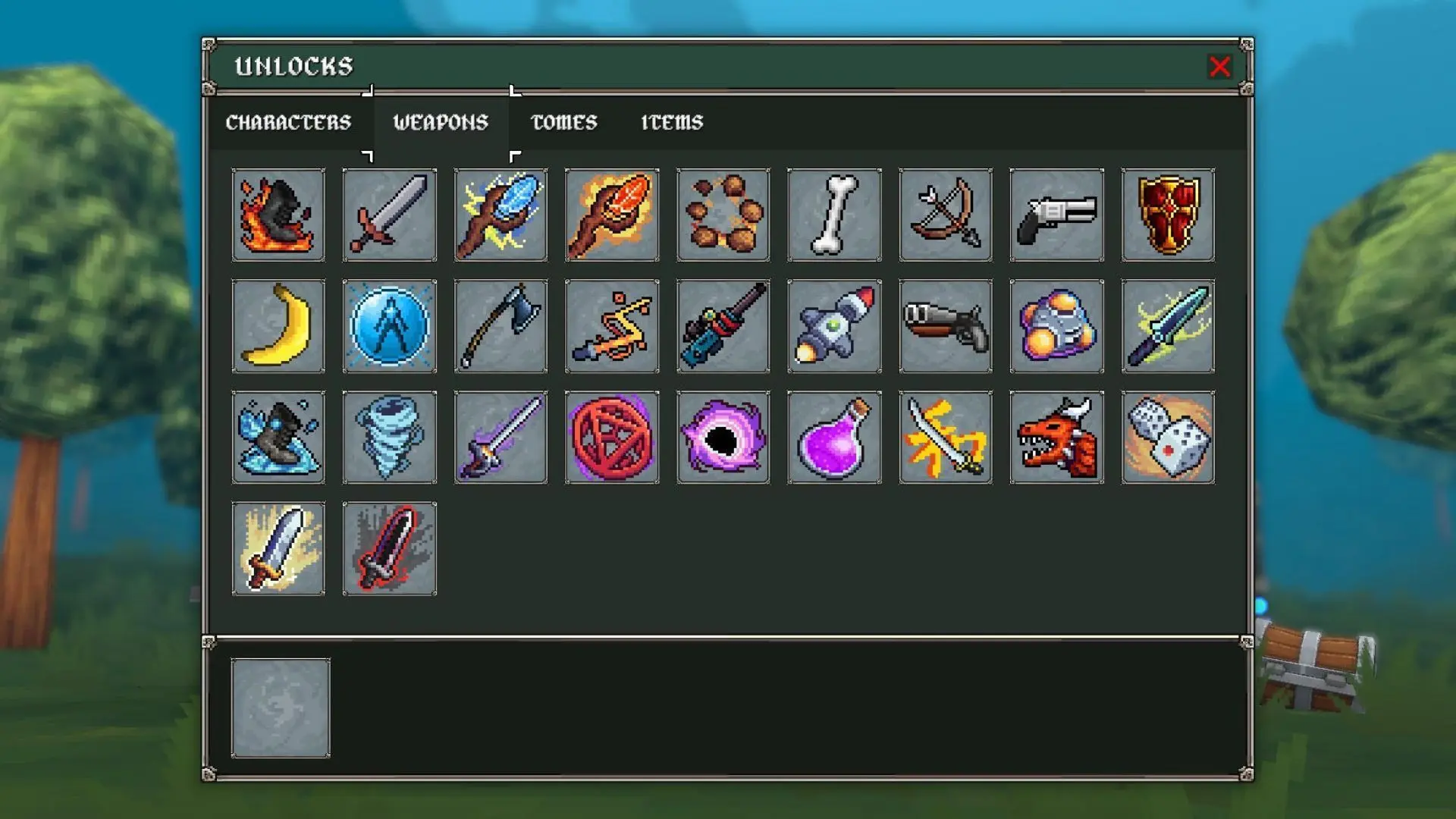
Task: Choose the bone weapon unlock
Action: (x=834, y=215)
